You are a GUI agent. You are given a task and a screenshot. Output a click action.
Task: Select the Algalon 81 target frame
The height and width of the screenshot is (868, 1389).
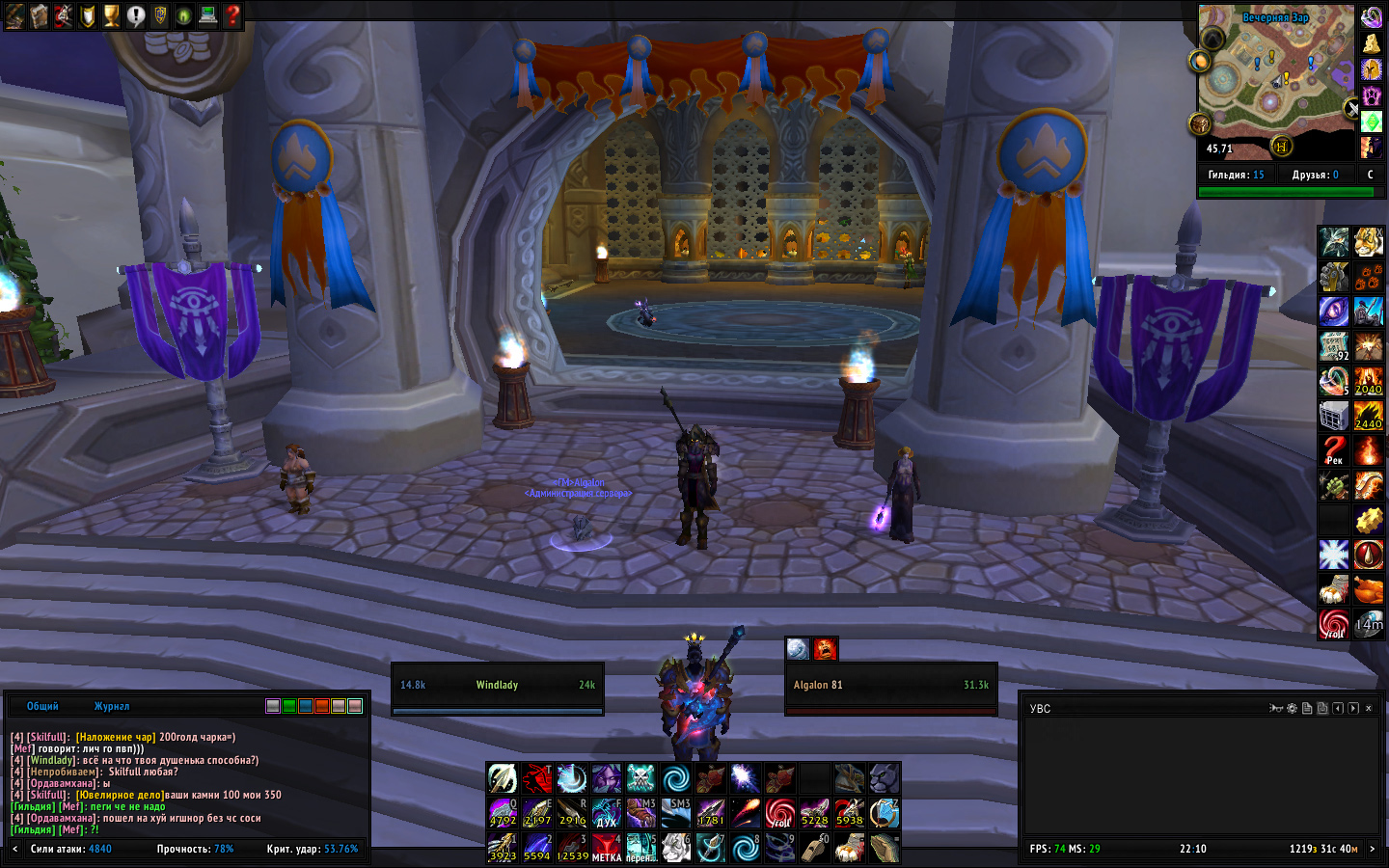(x=890, y=689)
